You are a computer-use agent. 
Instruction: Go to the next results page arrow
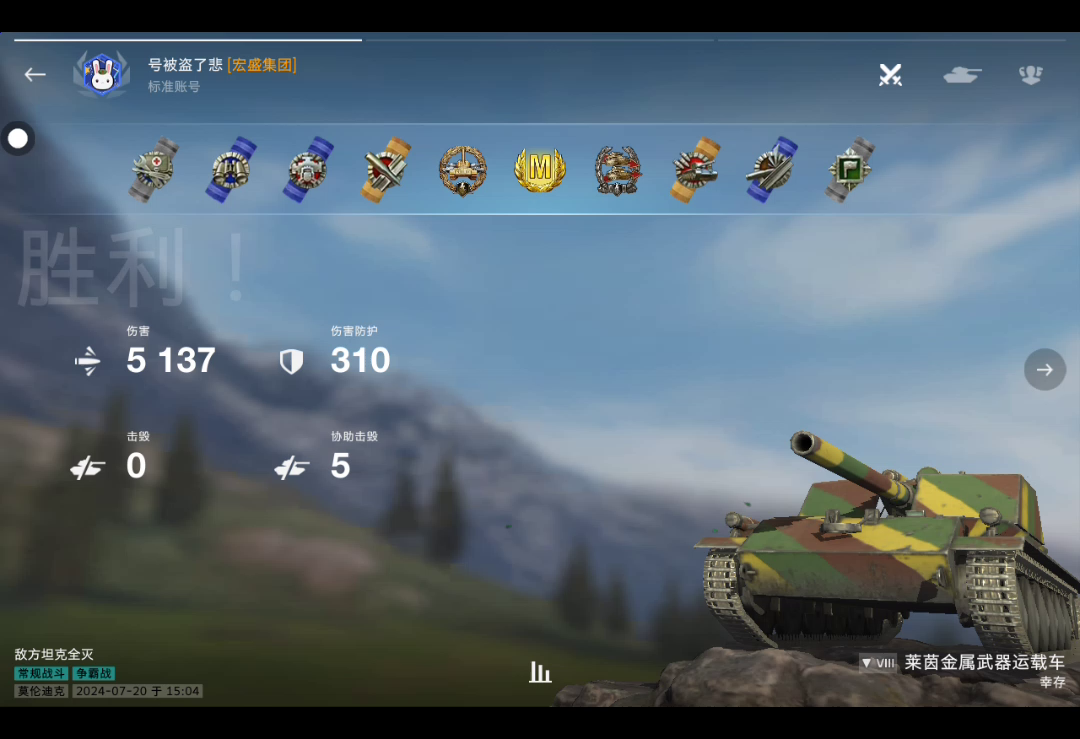point(1045,370)
